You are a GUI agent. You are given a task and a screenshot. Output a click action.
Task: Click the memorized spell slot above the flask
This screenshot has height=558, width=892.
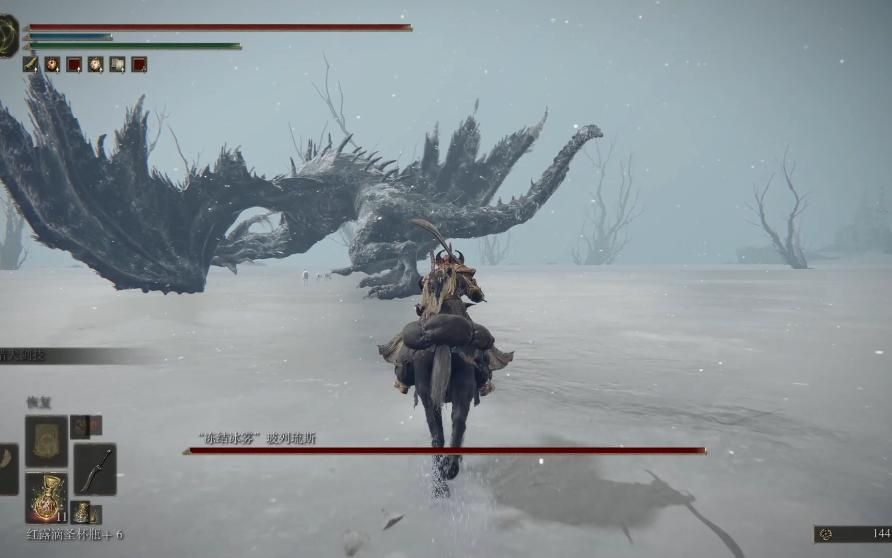[x=46, y=440]
